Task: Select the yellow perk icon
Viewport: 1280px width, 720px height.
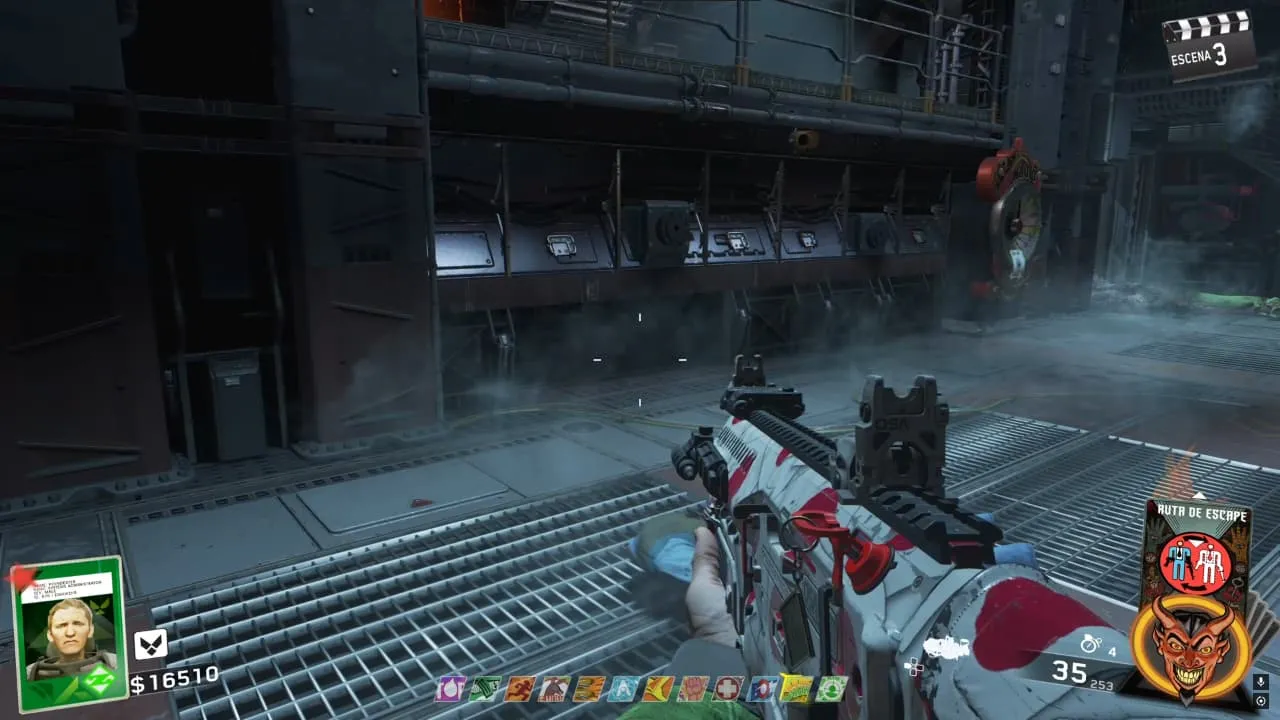Action: click(797, 688)
